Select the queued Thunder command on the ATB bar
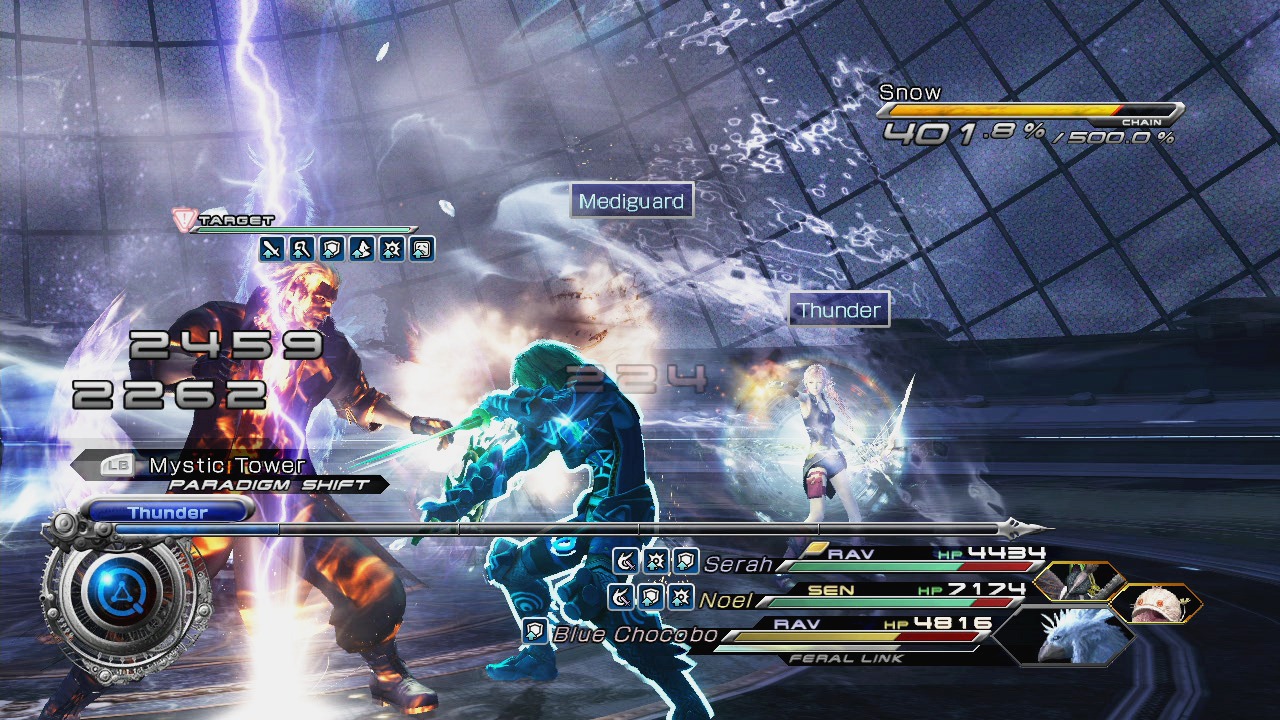This screenshot has height=720, width=1280. tap(168, 513)
